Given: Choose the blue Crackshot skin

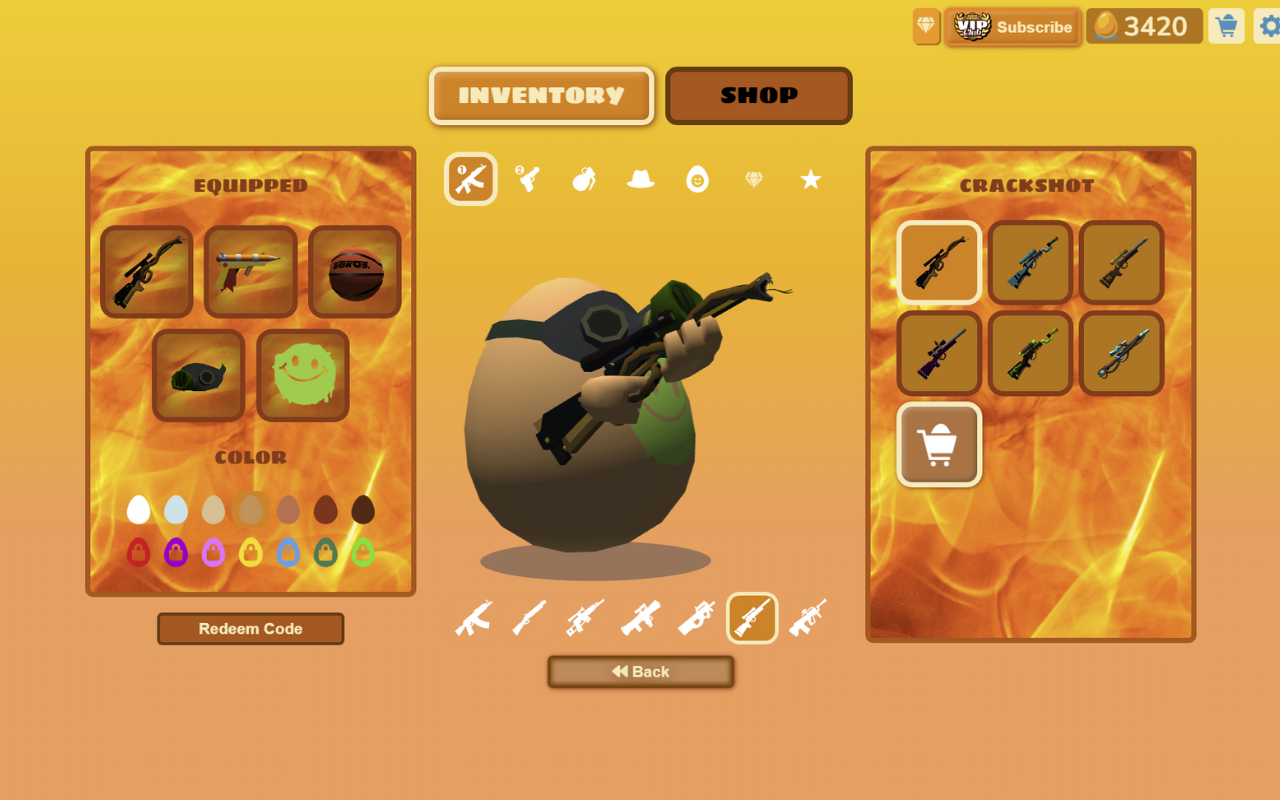Looking at the screenshot, I should tap(1030, 262).
